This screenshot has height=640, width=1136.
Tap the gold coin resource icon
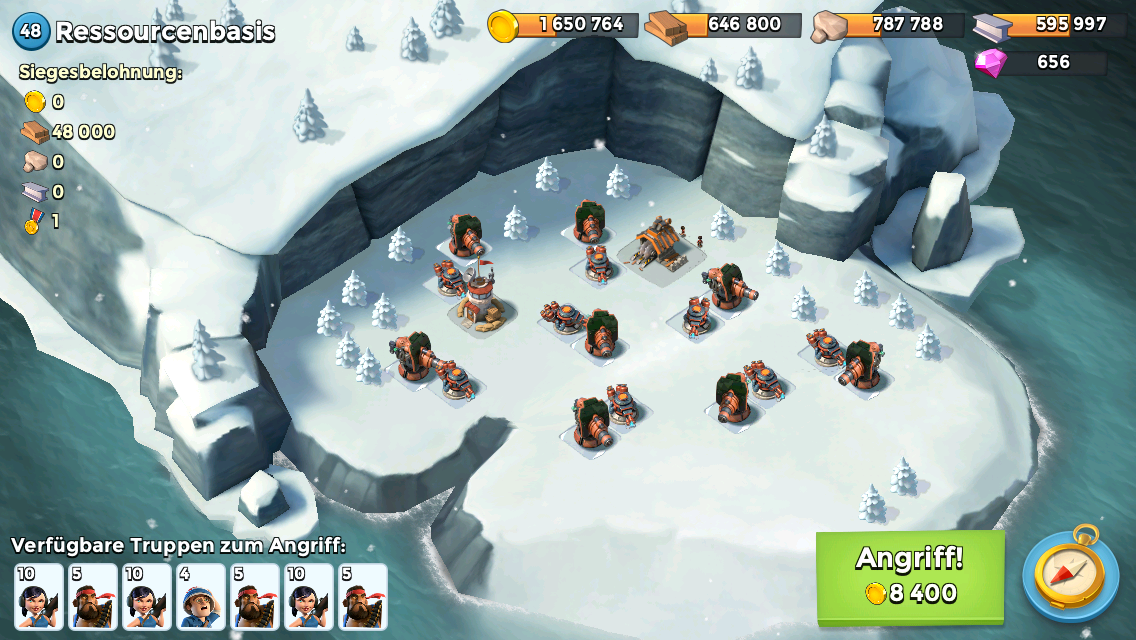tap(503, 25)
